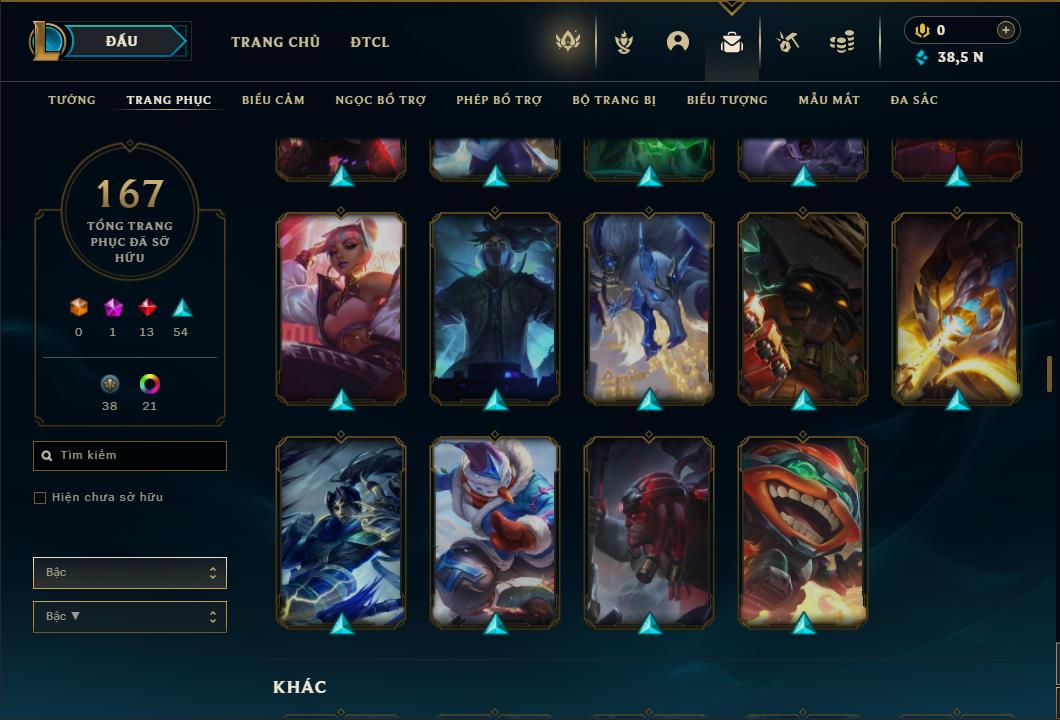Select the MẪU MẮT tab
Image resolution: width=1060 pixels, height=720 pixels.
coord(829,100)
